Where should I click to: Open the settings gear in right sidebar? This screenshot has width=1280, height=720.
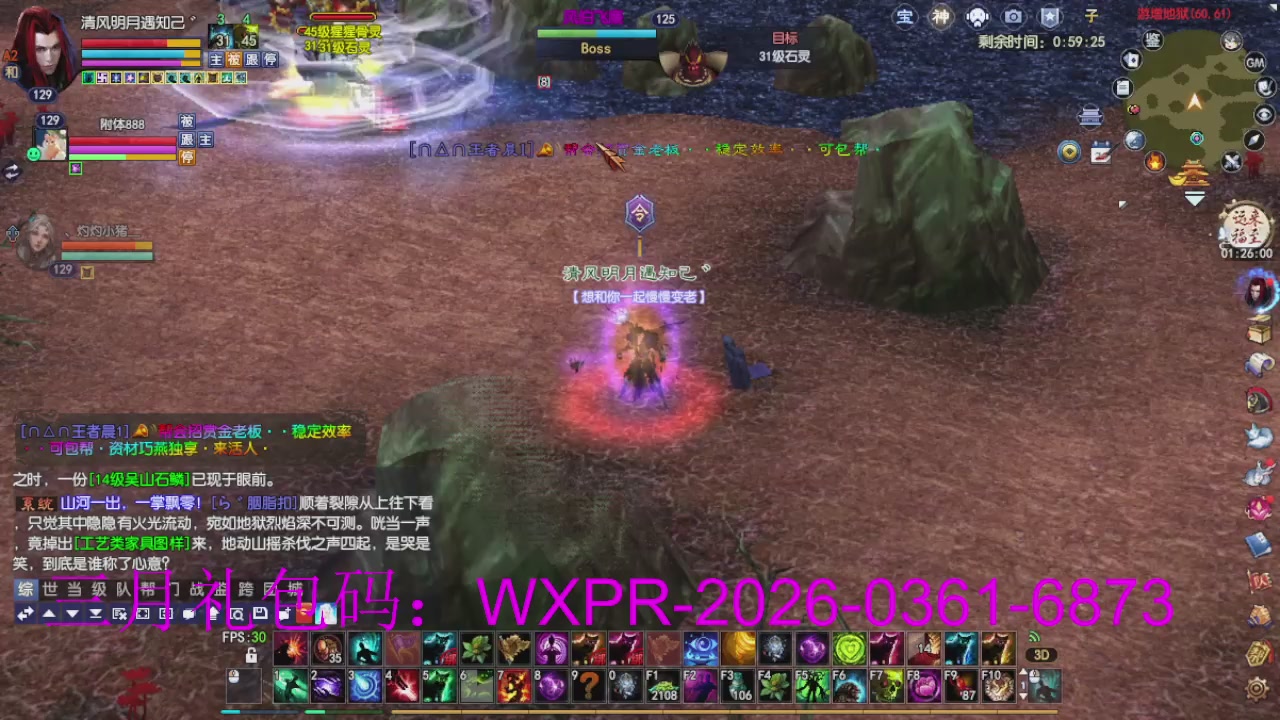click(1257, 688)
